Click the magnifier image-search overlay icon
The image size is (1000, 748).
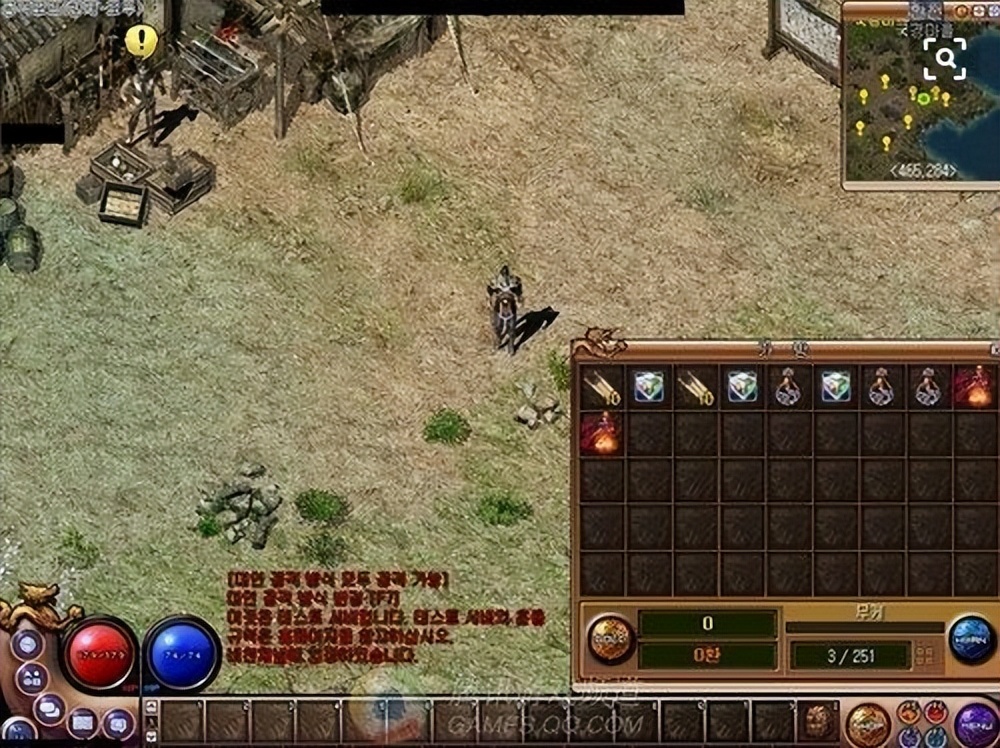[945, 59]
